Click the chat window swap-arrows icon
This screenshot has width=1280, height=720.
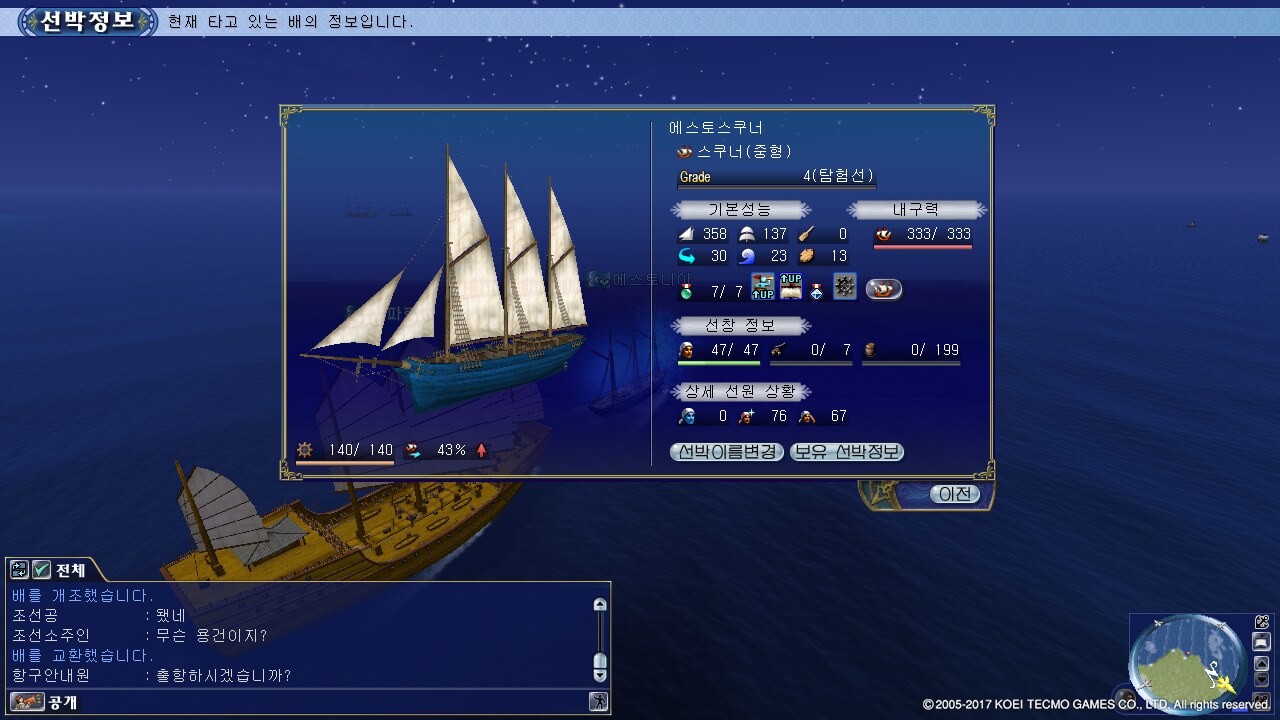(19, 570)
